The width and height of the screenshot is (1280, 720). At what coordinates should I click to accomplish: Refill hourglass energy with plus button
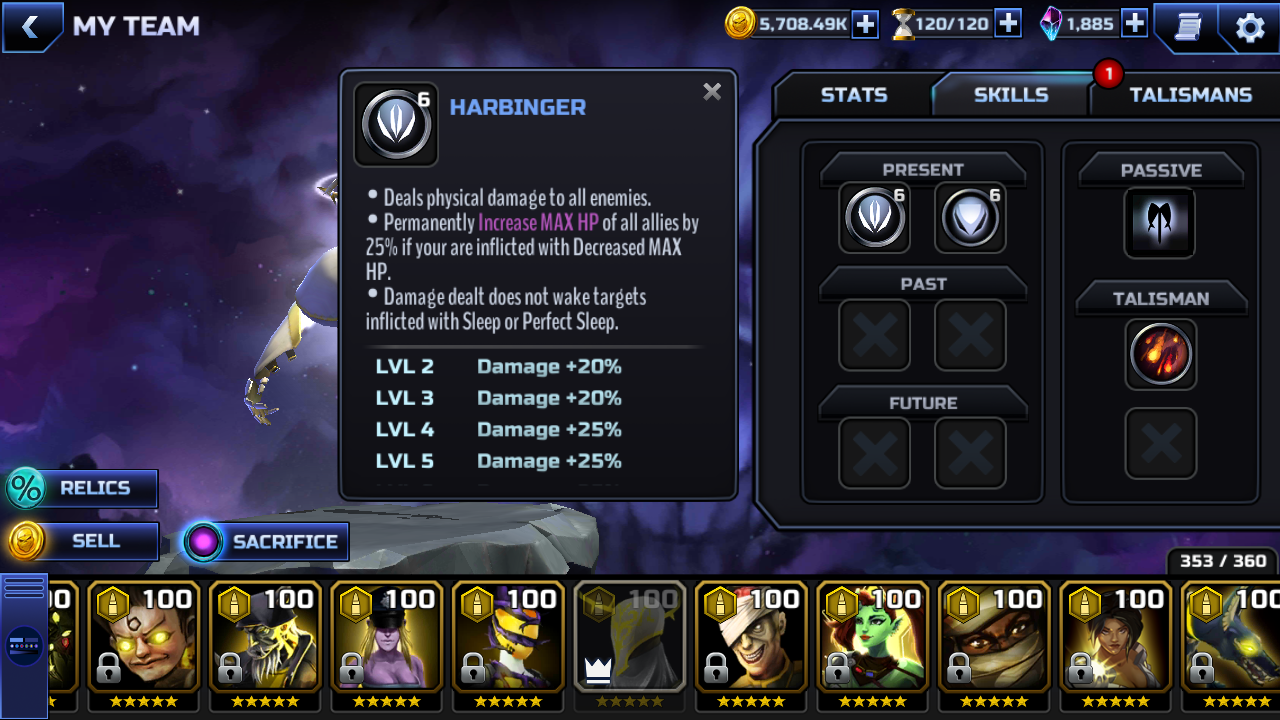tap(1008, 24)
